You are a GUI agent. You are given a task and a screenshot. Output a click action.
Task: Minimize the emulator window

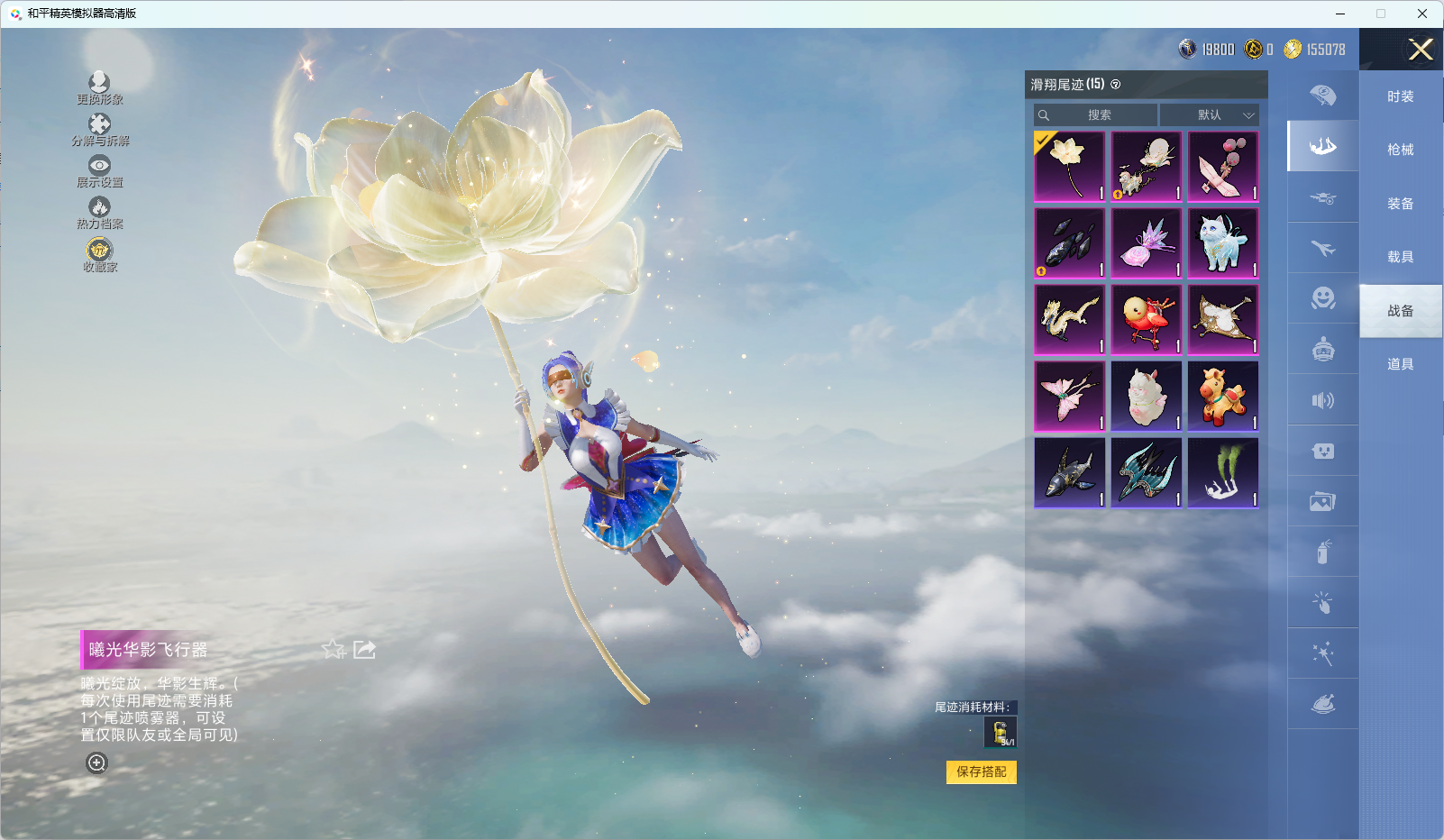(1339, 14)
